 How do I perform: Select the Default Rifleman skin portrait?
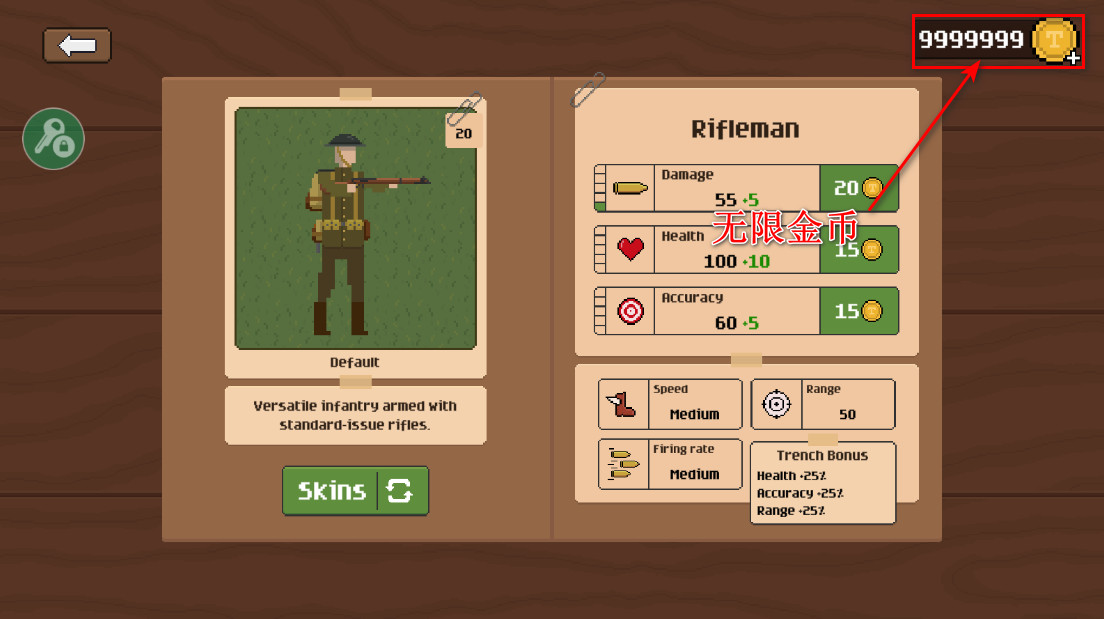(x=355, y=228)
